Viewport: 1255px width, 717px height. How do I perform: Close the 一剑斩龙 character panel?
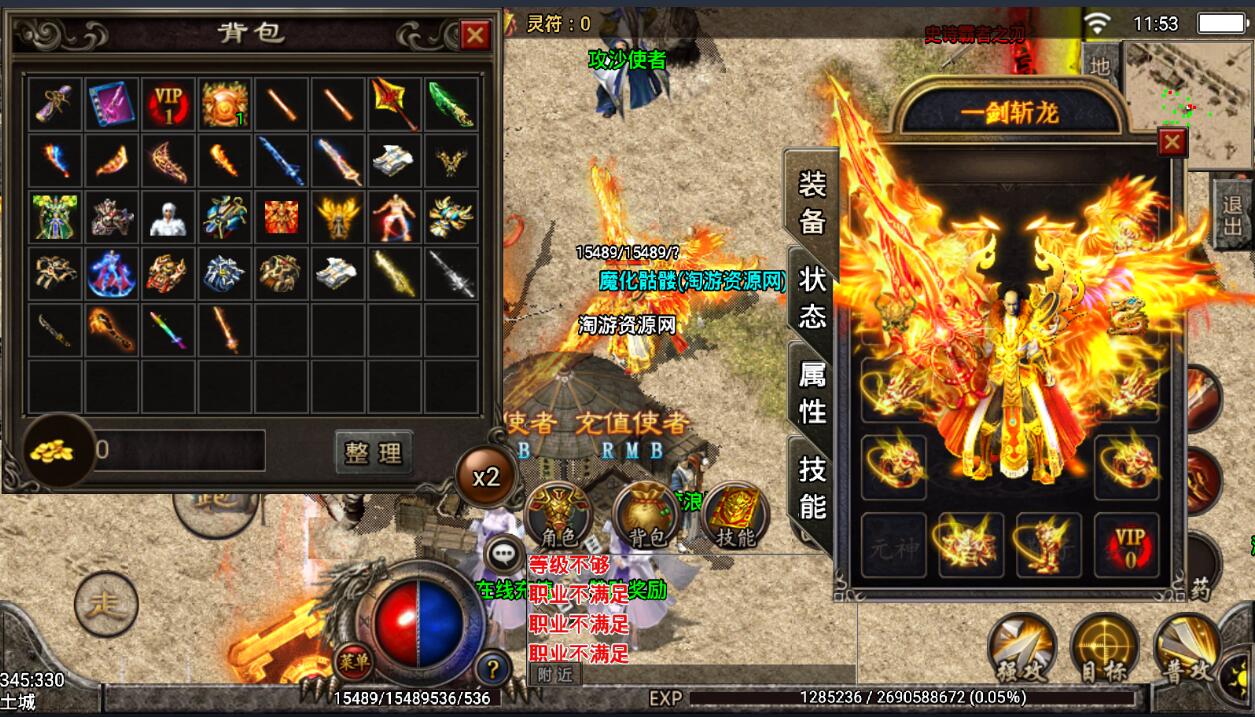[1171, 143]
